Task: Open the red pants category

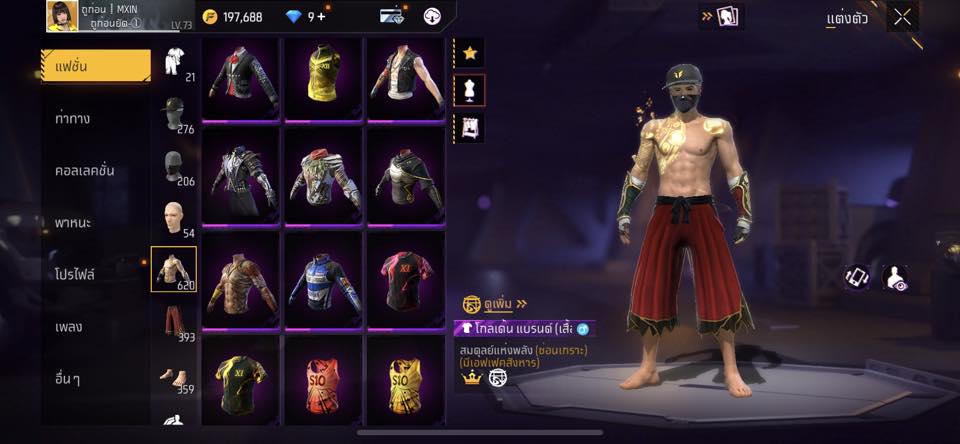Action: (174, 322)
